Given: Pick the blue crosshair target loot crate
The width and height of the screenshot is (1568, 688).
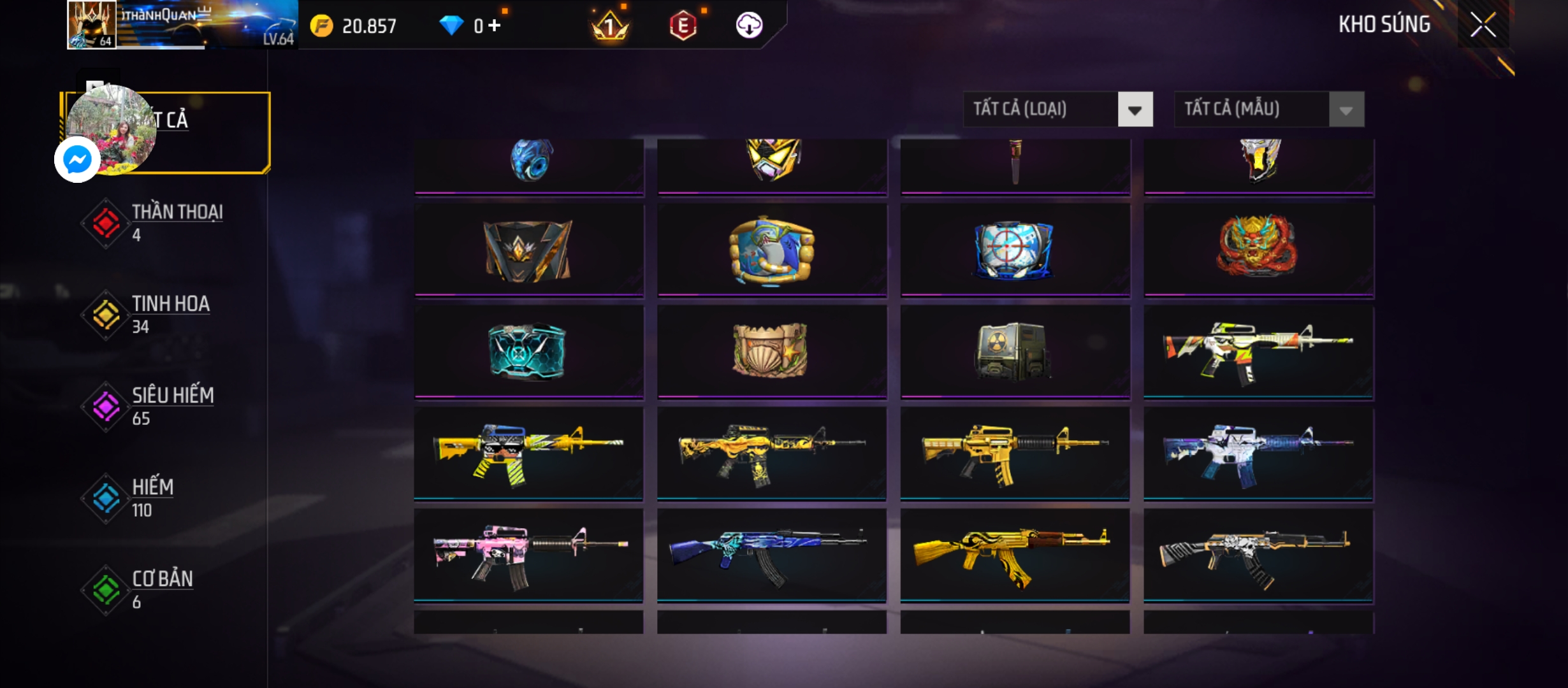Looking at the screenshot, I should [x=1014, y=250].
